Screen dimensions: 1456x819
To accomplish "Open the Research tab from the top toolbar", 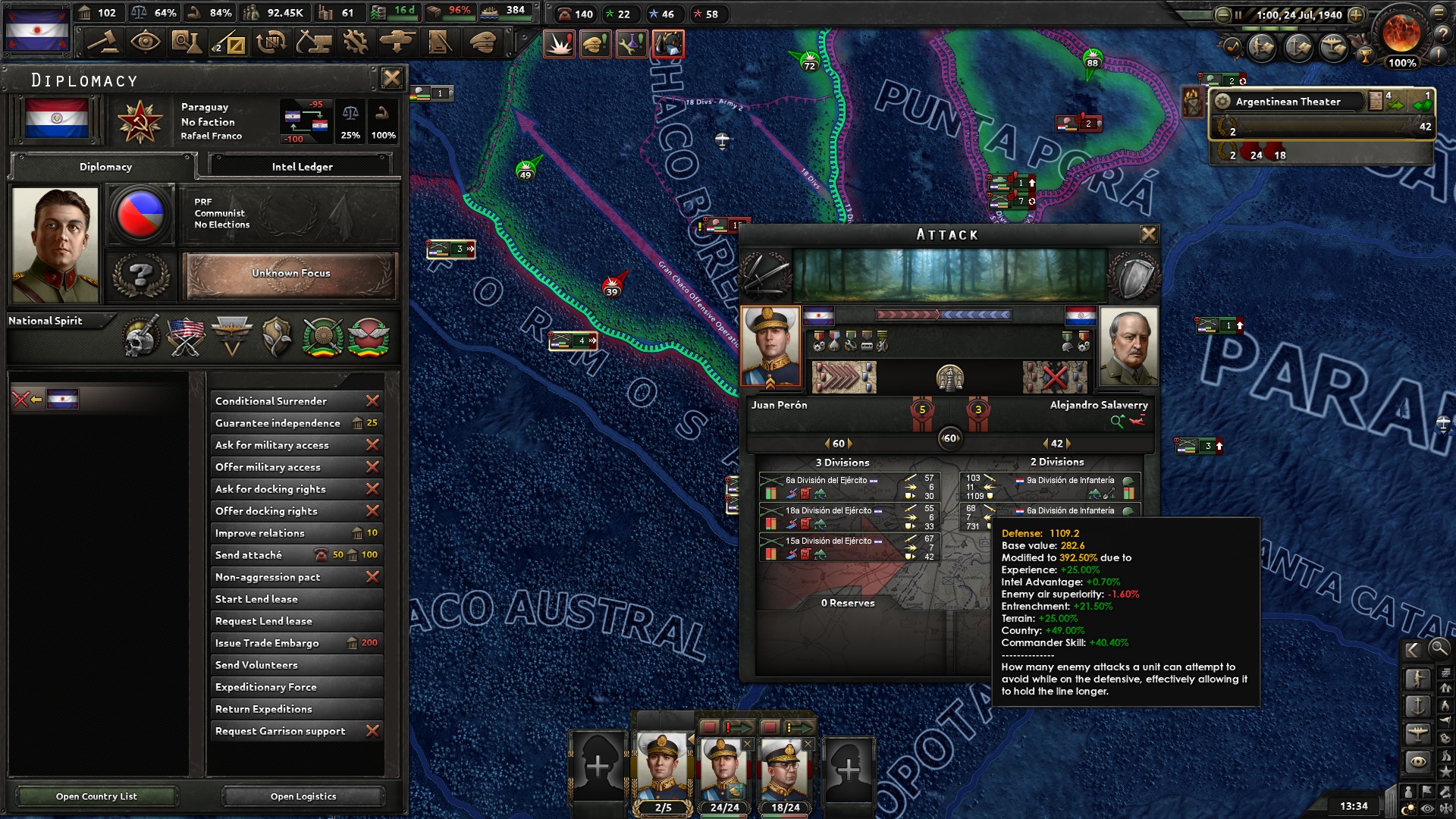I will click(x=186, y=42).
